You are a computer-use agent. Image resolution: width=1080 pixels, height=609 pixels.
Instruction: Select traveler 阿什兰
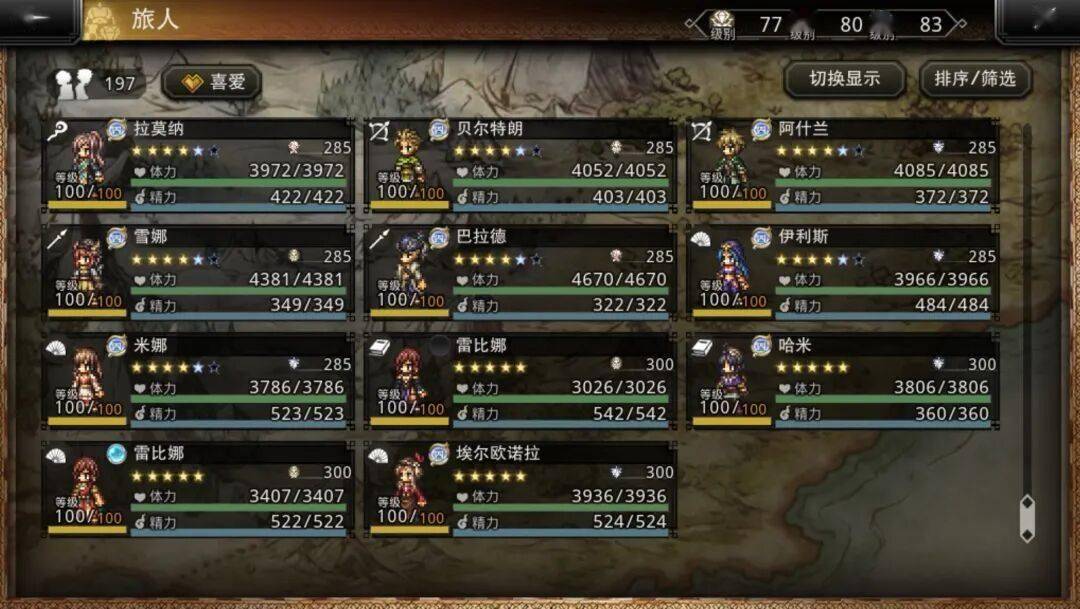[843, 165]
